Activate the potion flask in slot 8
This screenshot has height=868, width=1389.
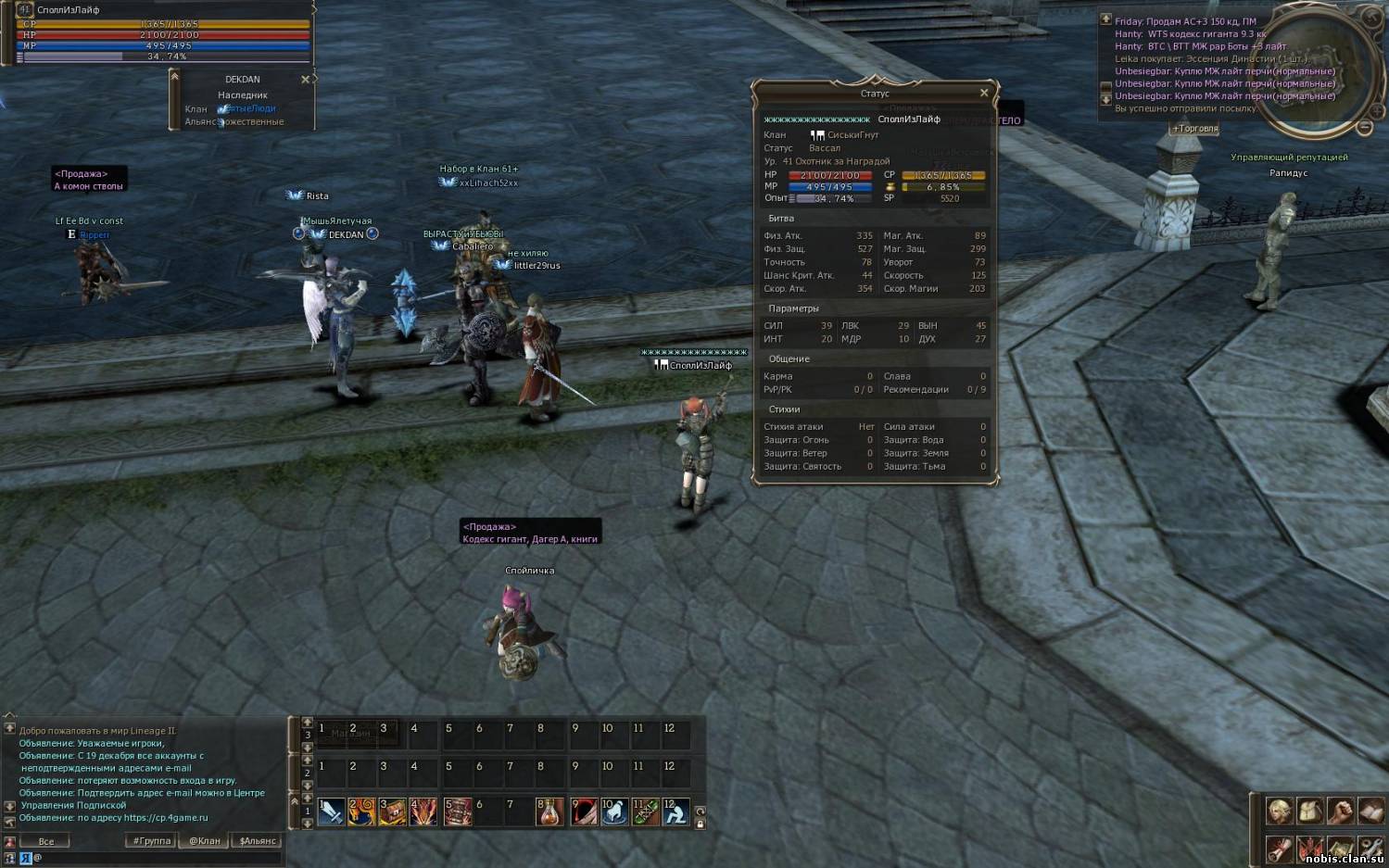tap(550, 811)
